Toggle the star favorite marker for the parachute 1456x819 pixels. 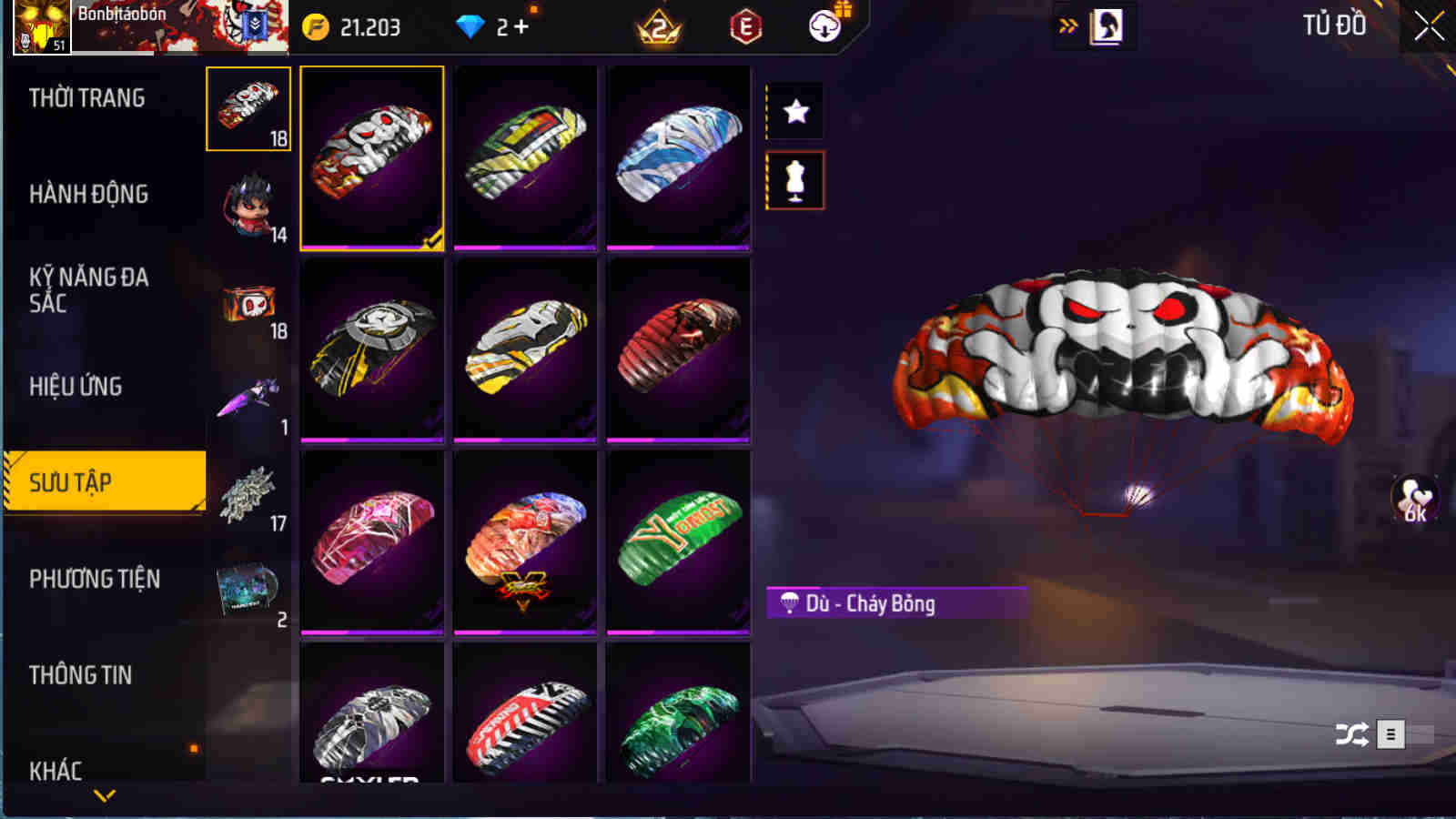point(796,112)
